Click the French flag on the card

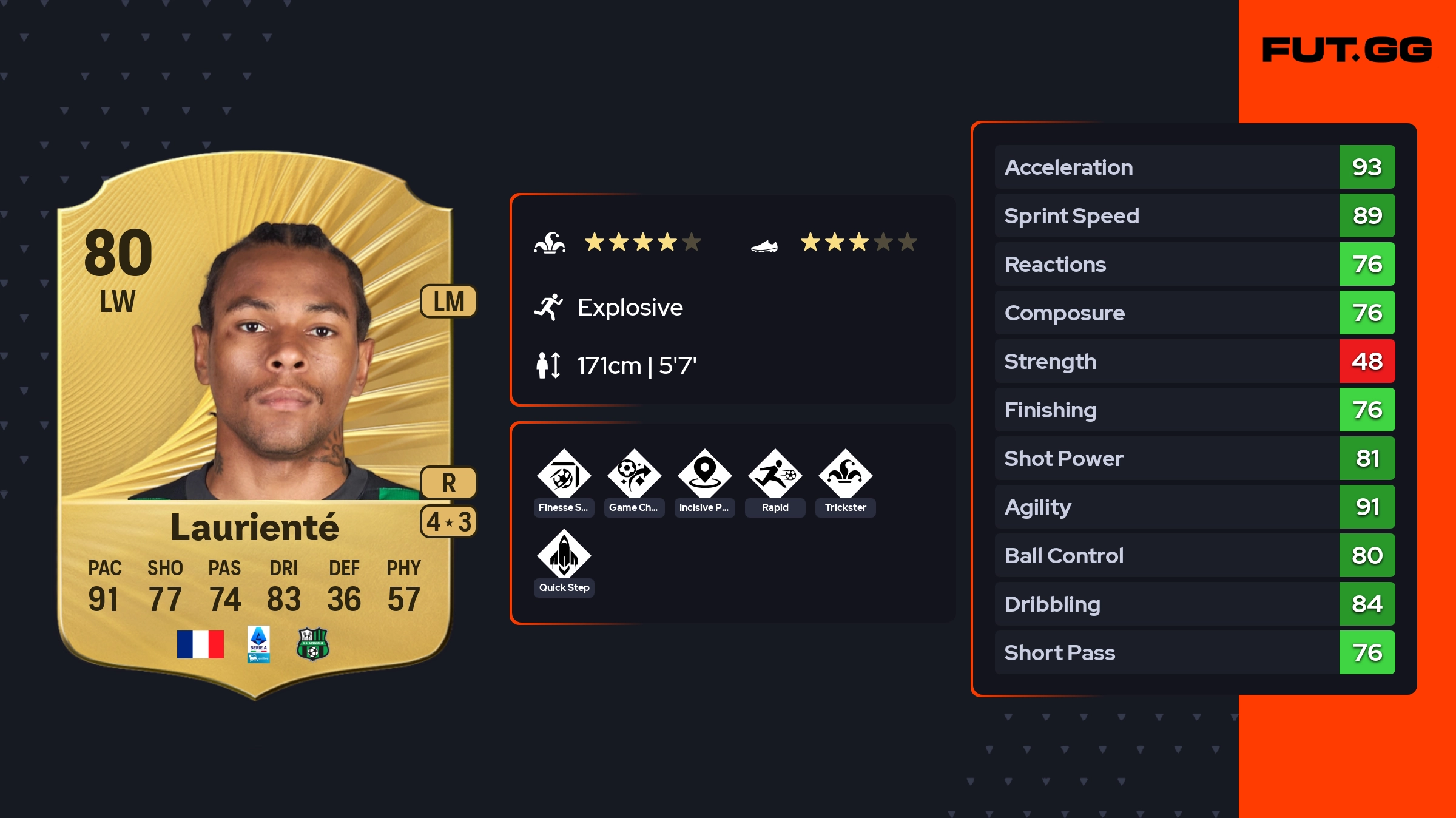click(200, 644)
